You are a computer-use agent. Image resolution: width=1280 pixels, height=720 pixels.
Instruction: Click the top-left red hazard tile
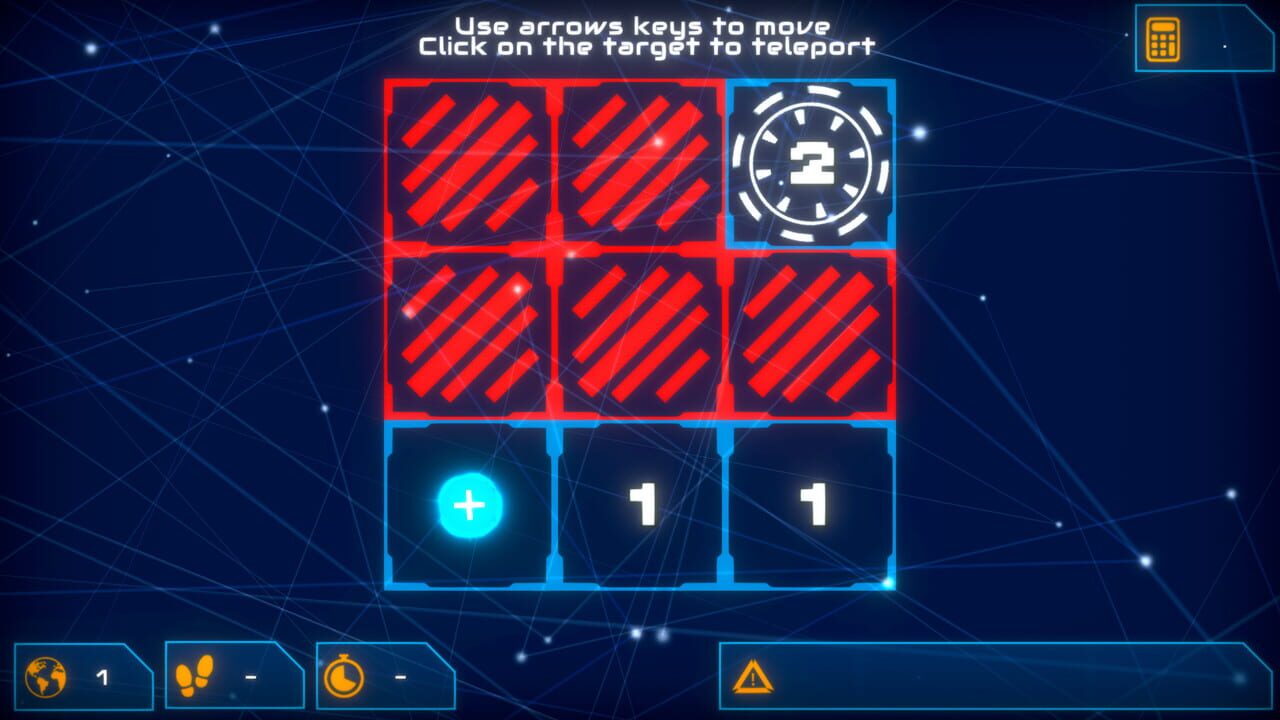tap(468, 163)
